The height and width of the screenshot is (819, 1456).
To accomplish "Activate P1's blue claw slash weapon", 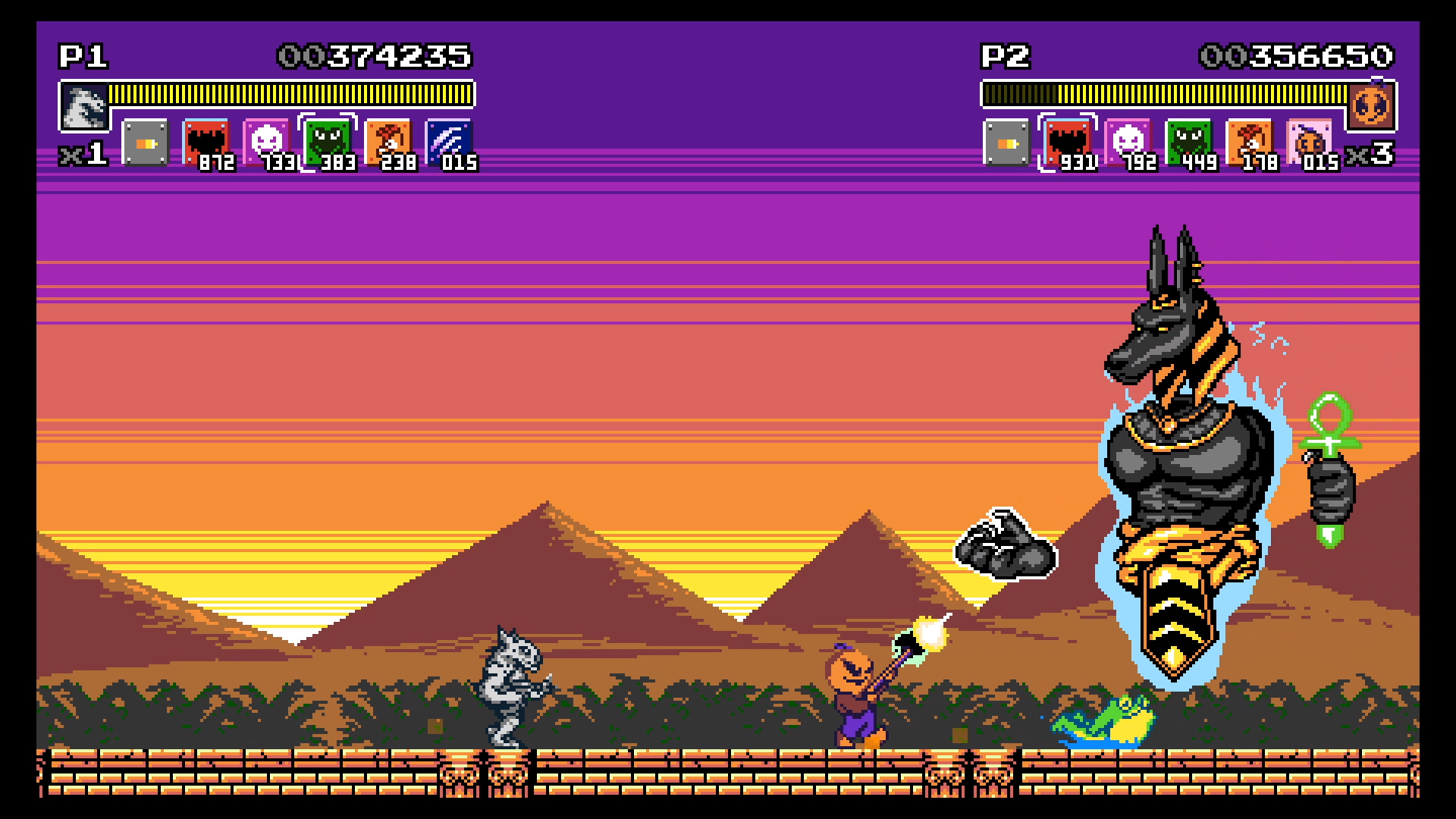I will click(448, 142).
